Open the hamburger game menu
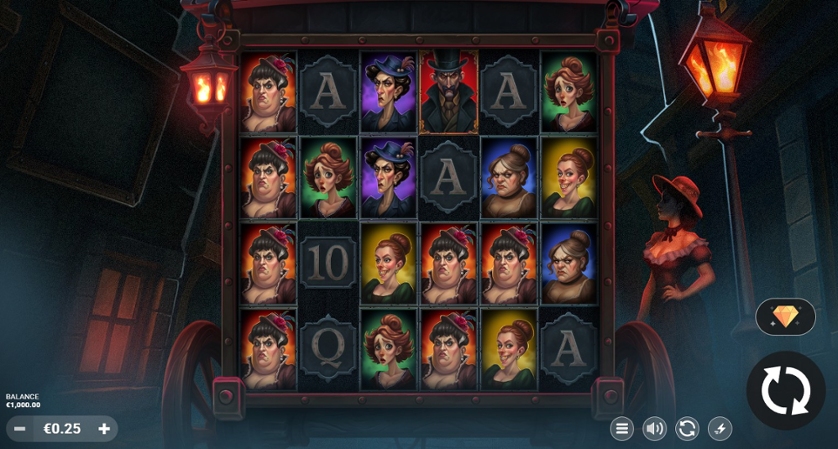This screenshot has width=838, height=449. click(x=622, y=429)
